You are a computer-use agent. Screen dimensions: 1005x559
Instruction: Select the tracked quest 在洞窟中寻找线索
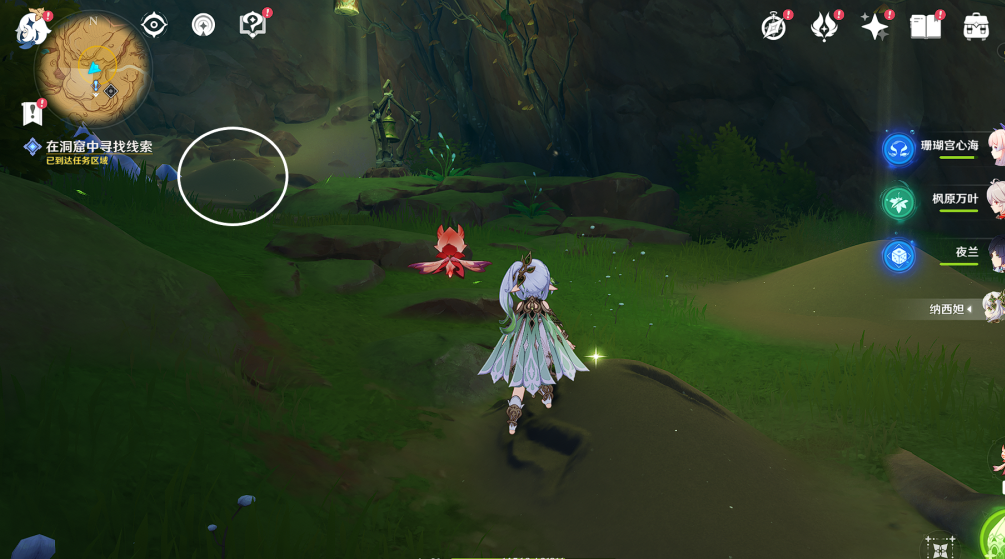(x=98, y=147)
